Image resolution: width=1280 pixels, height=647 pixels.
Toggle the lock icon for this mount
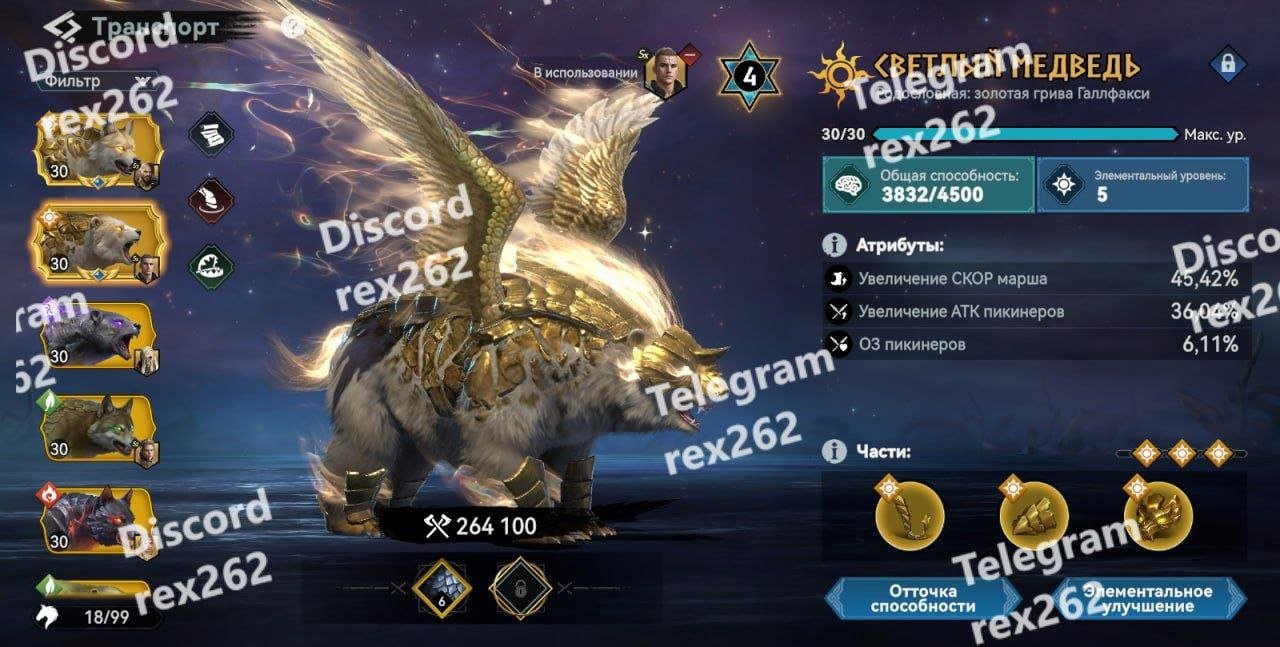pyautogui.click(x=1225, y=65)
